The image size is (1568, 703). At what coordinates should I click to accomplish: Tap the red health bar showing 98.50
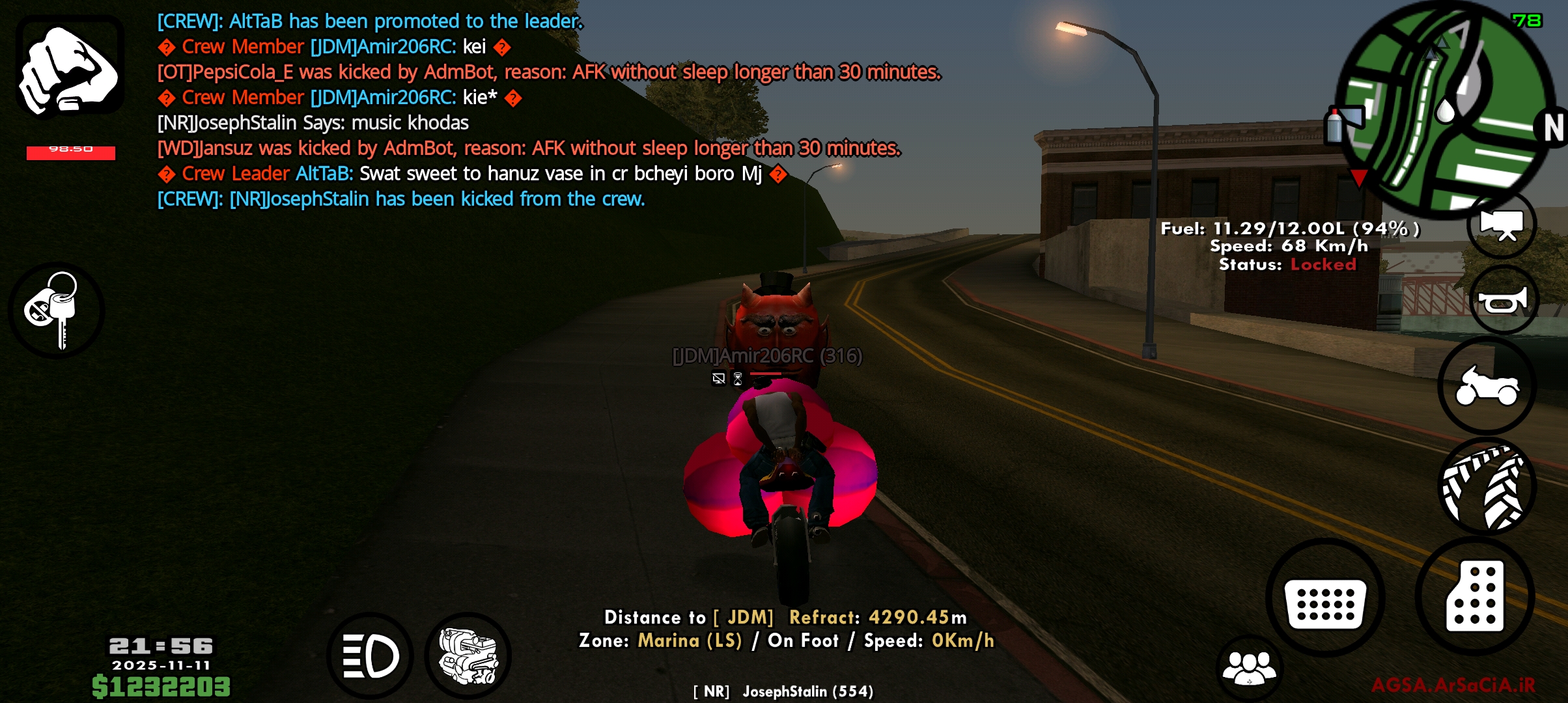[x=72, y=151]
